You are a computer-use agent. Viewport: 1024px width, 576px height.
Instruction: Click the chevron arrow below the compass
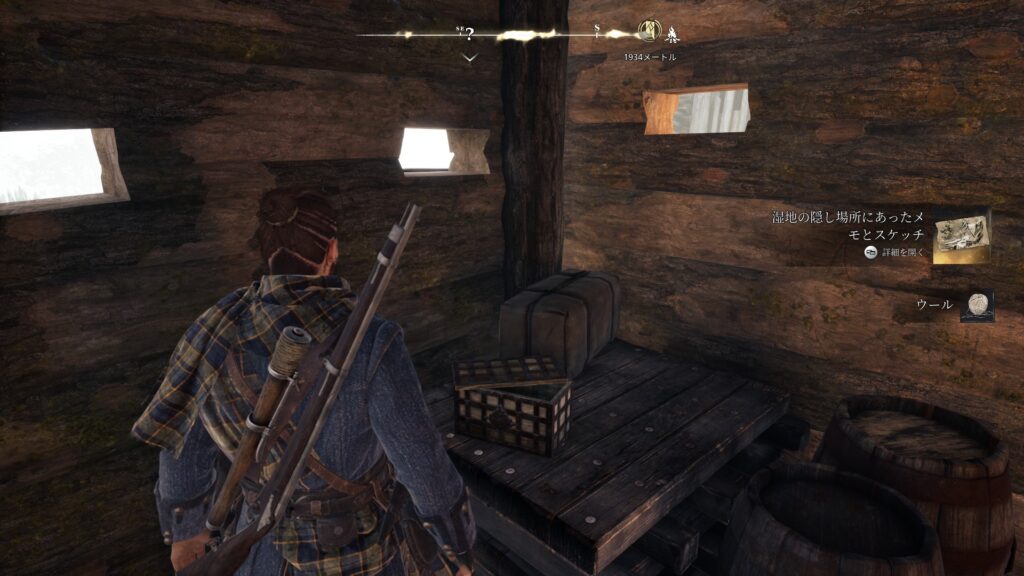(470, 58)
